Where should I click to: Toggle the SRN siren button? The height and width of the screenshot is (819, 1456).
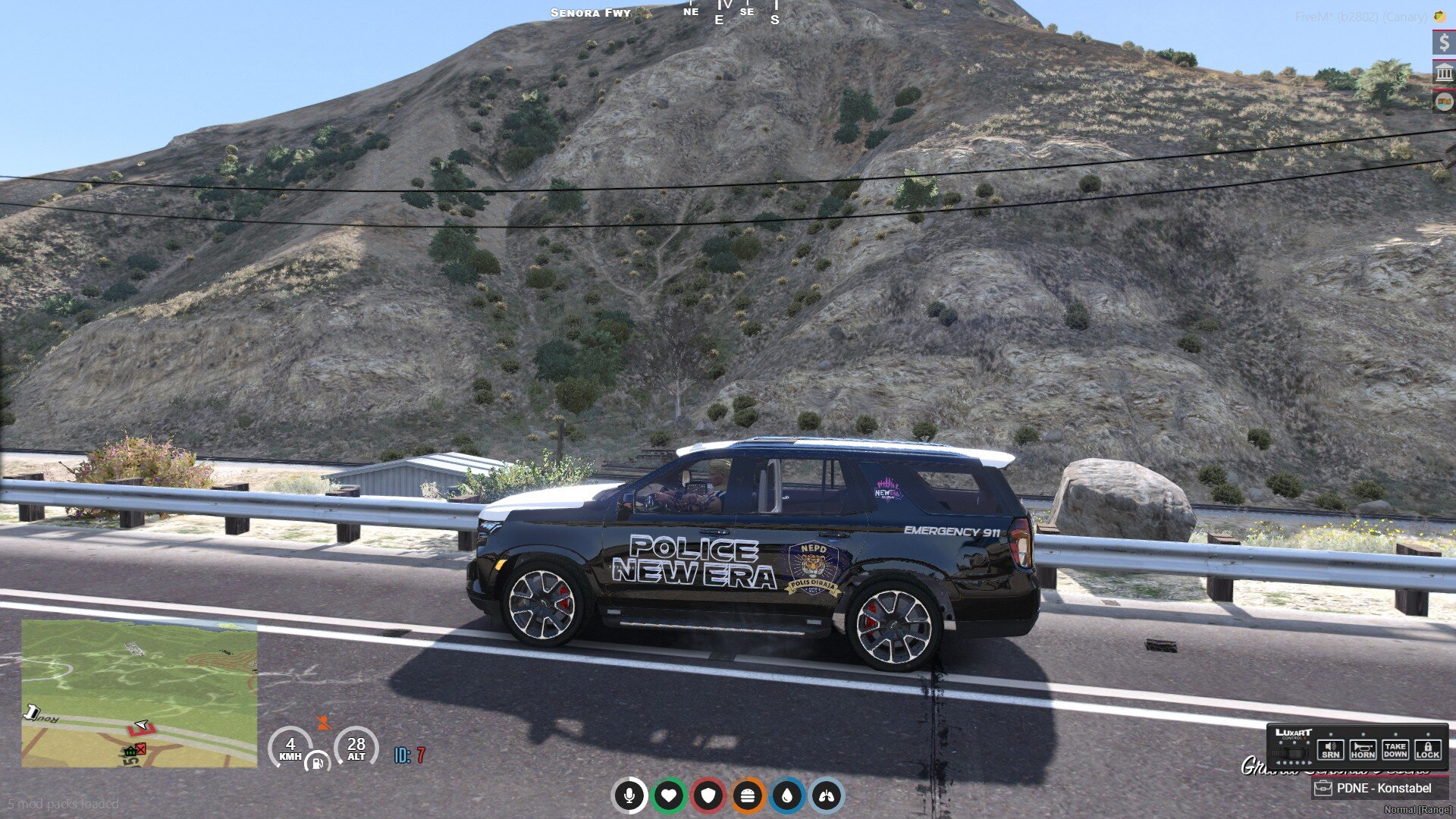[1331, 749]
